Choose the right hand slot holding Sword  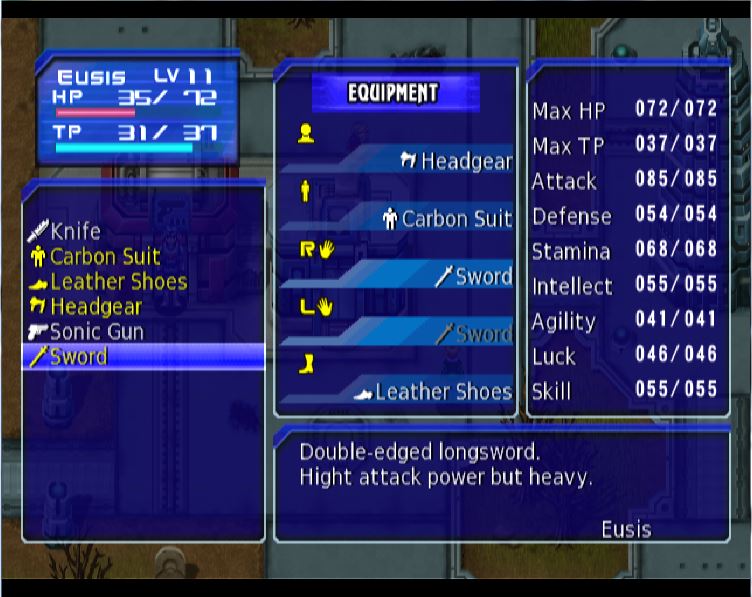[x=474, y=277]
